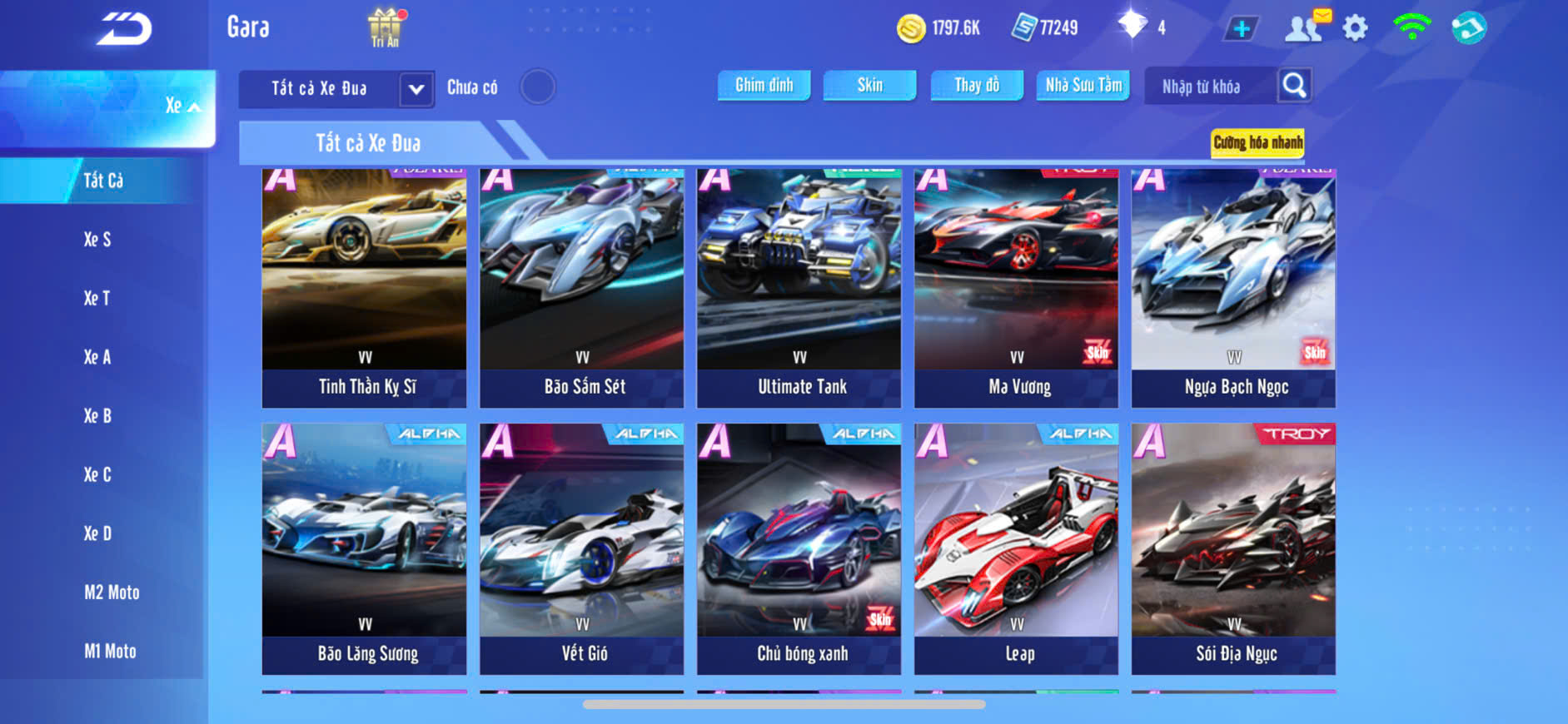Select the Sói Địa Ngục car card
Viewport: 1568px width, 724px height.
(1233, 548)
